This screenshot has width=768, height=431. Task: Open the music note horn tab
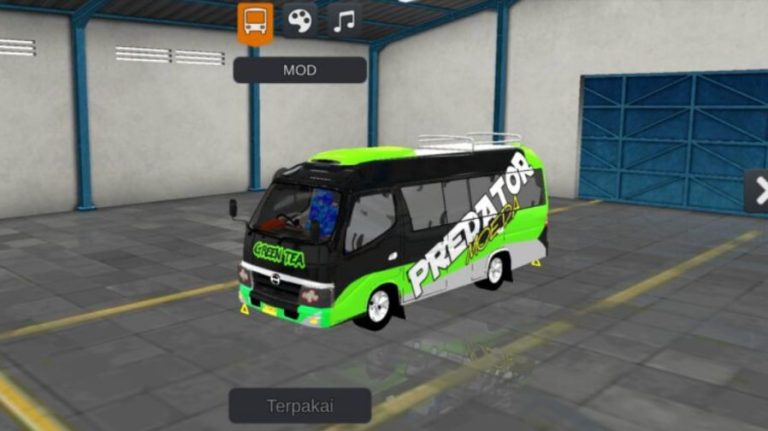click(344, 21)
